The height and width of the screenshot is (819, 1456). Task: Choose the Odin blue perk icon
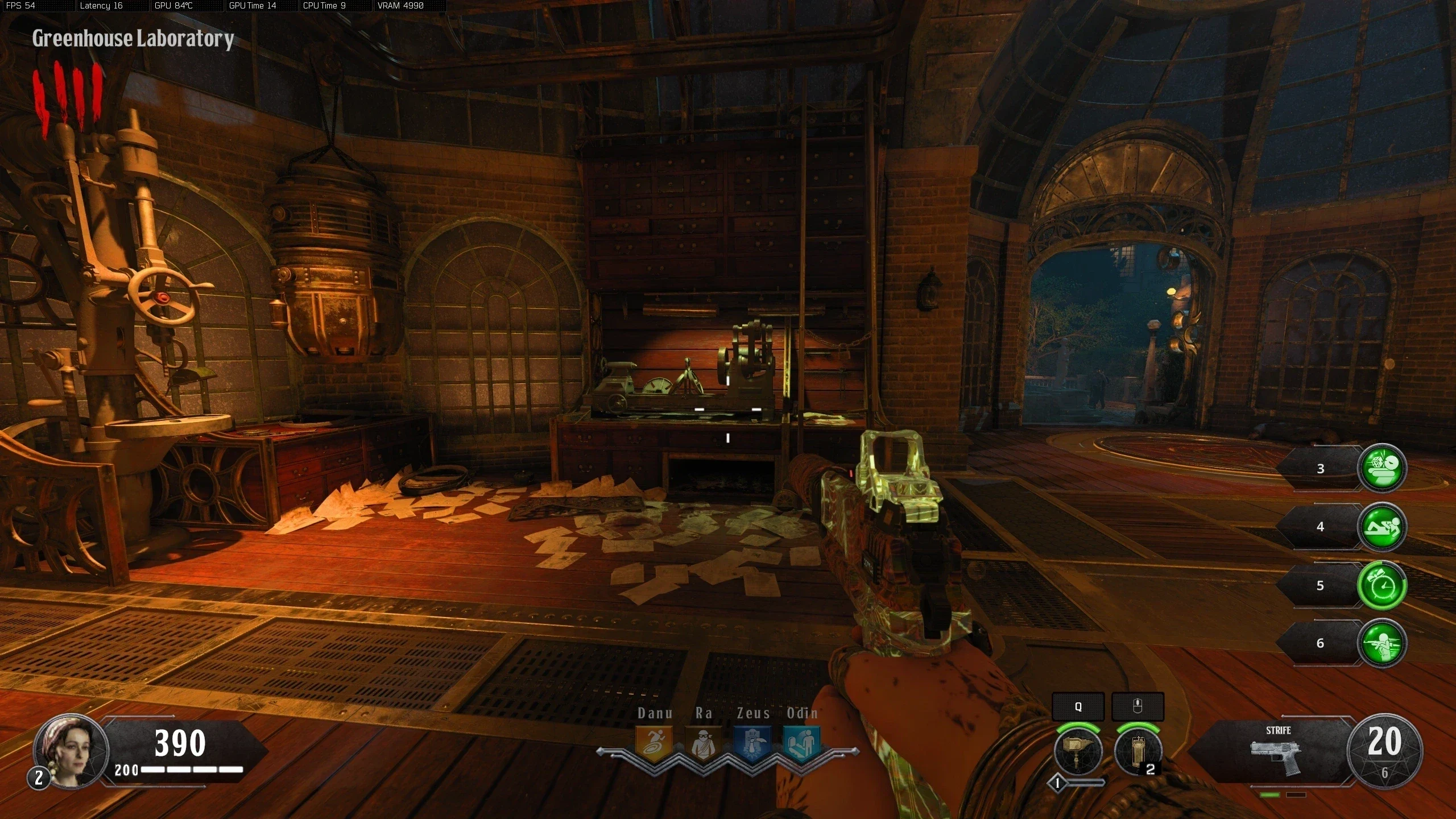pyautogui.click(x=802, y=743)
